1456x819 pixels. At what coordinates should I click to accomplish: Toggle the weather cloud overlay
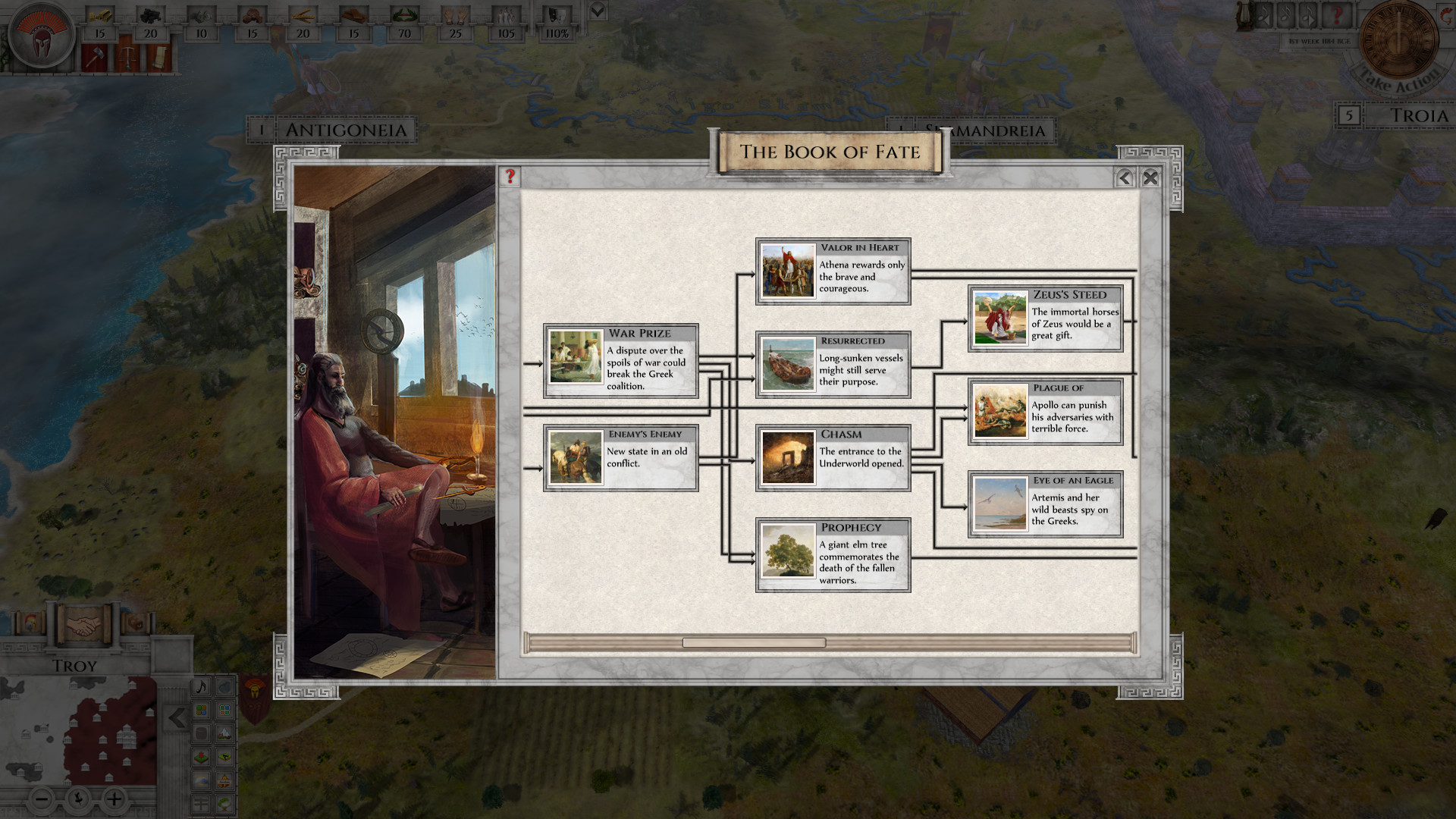coord(202,780)
